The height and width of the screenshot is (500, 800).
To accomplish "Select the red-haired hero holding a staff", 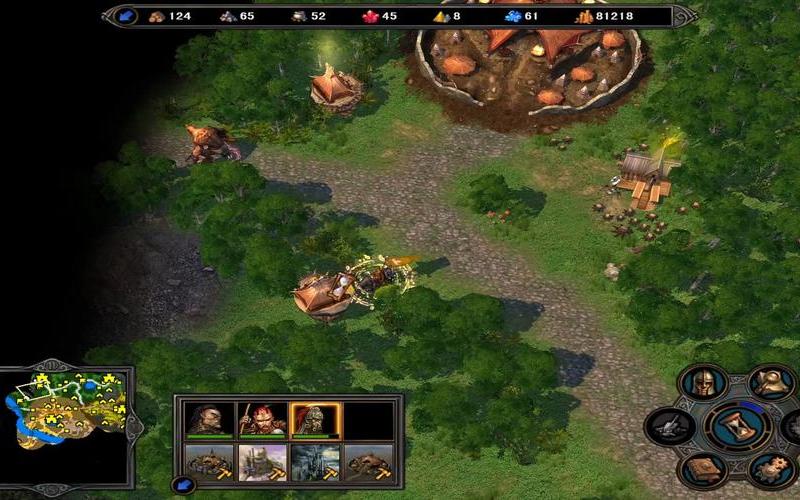I will tap(263, 420).
